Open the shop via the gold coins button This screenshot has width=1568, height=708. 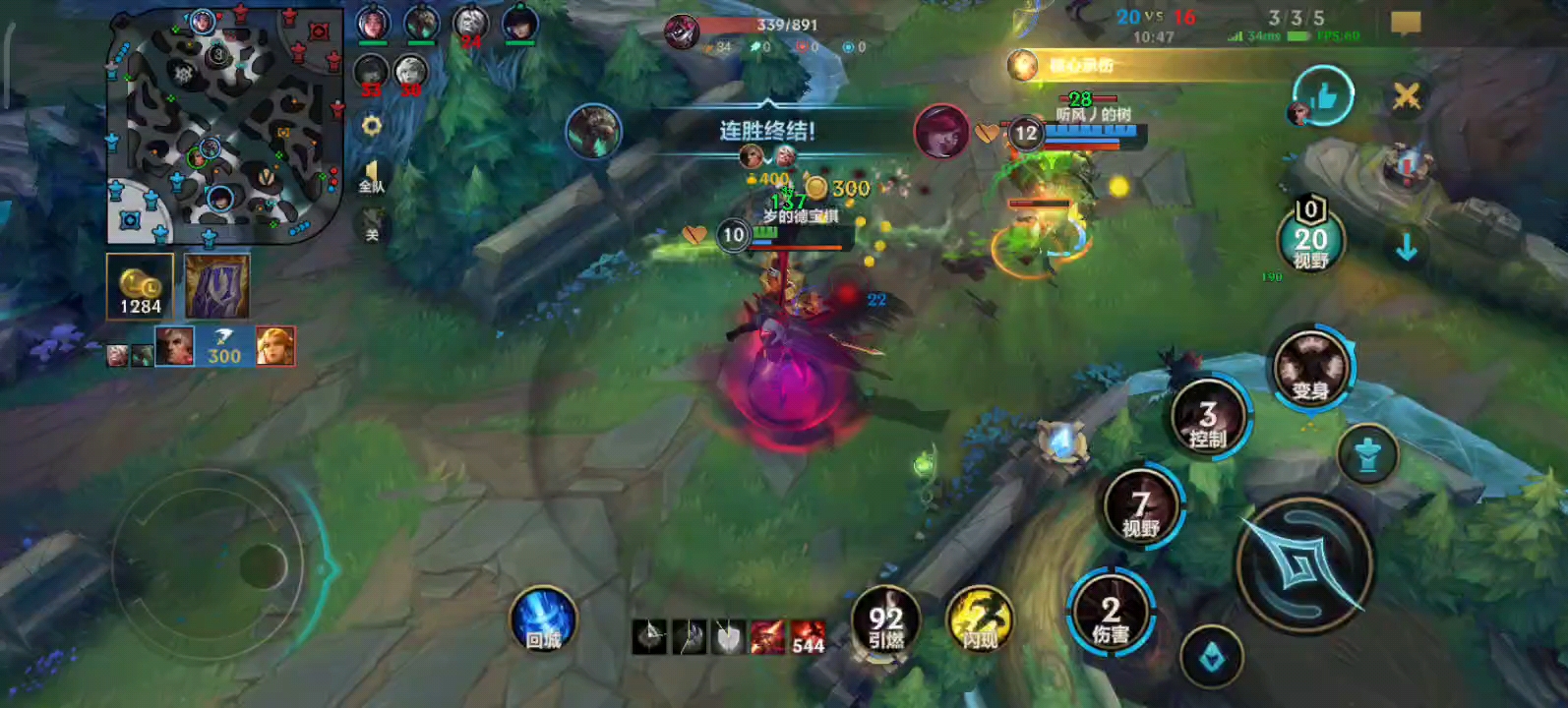tap(141, 287)
